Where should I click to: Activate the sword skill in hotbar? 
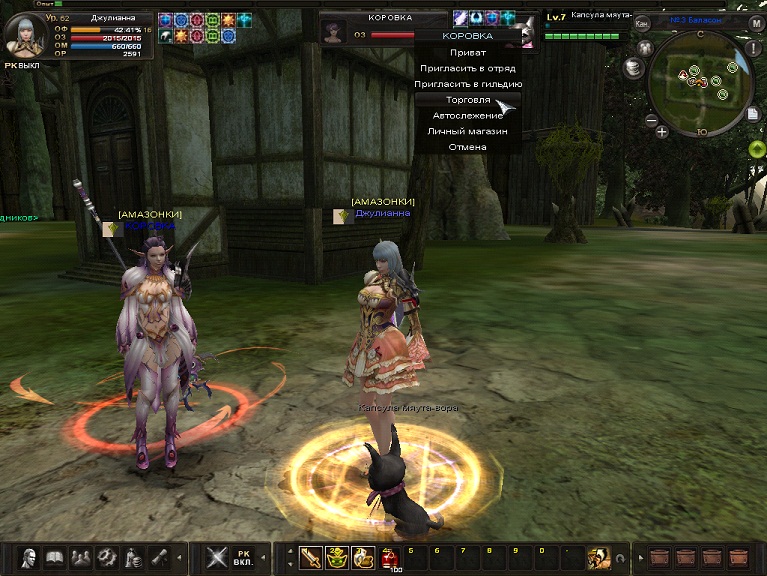311,557
